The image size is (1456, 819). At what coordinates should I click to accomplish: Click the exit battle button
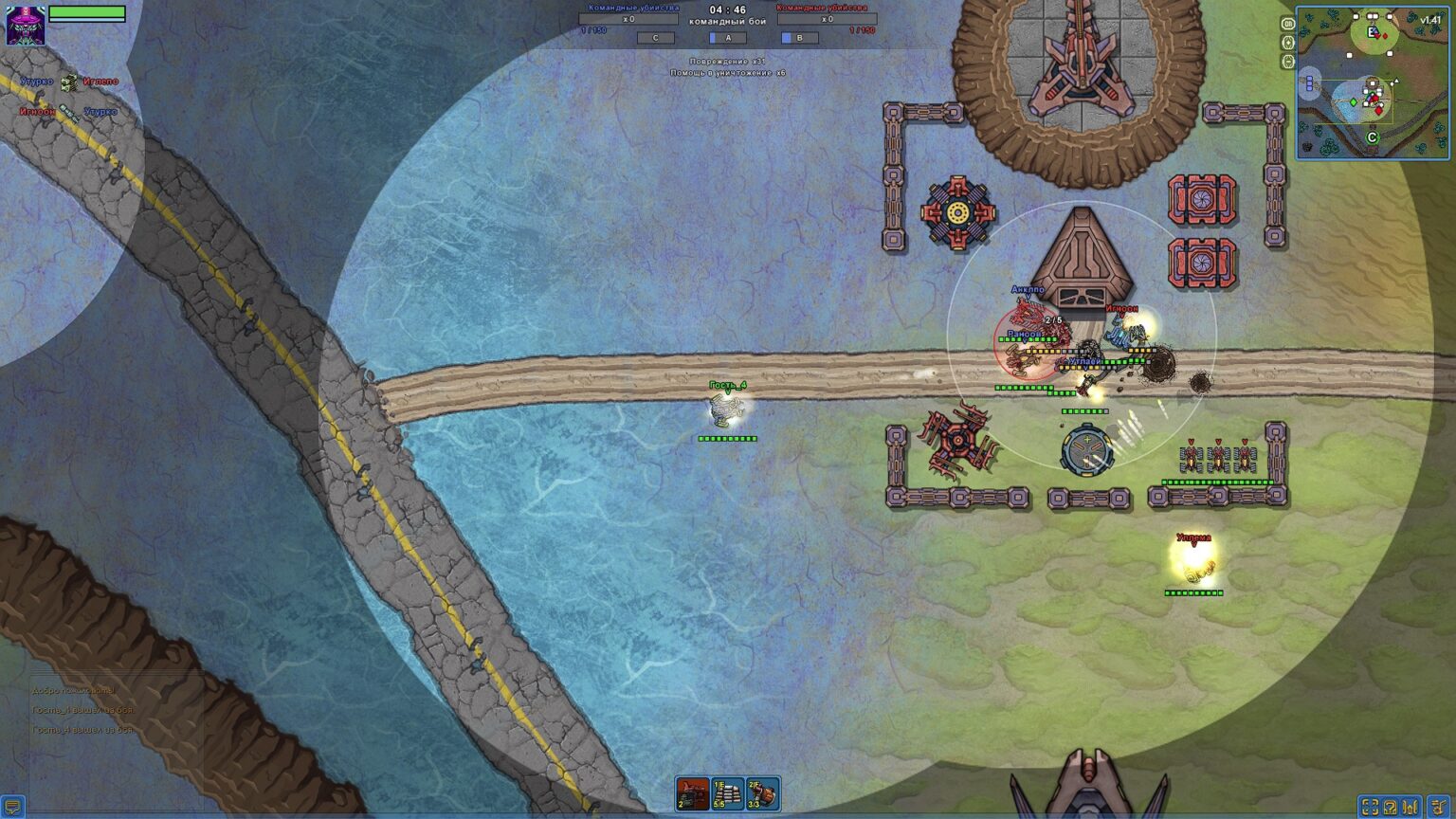pyautogui.click(x=1438, y=807)
